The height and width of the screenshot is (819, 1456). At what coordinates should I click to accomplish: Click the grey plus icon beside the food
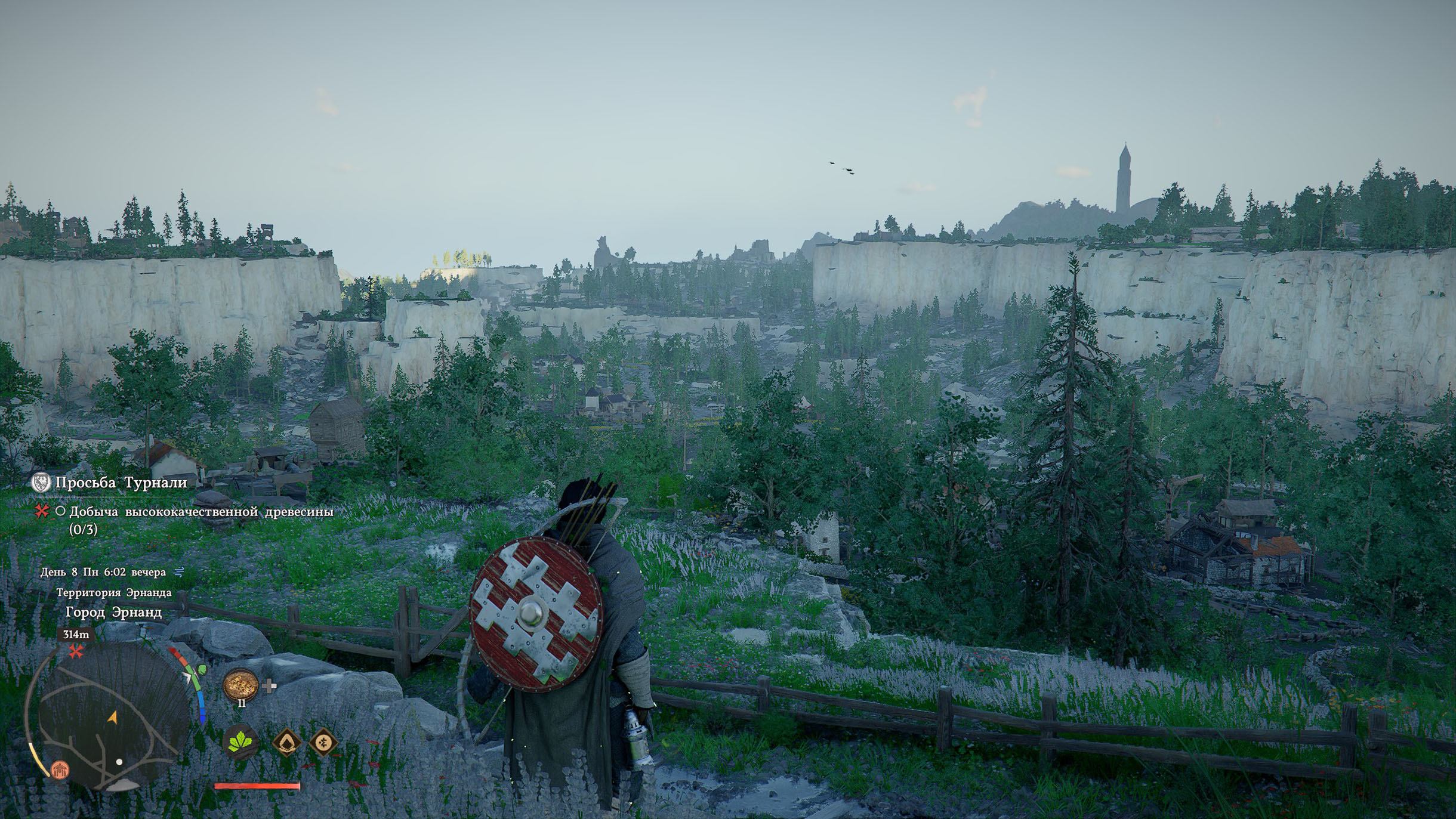coord(269,686)
